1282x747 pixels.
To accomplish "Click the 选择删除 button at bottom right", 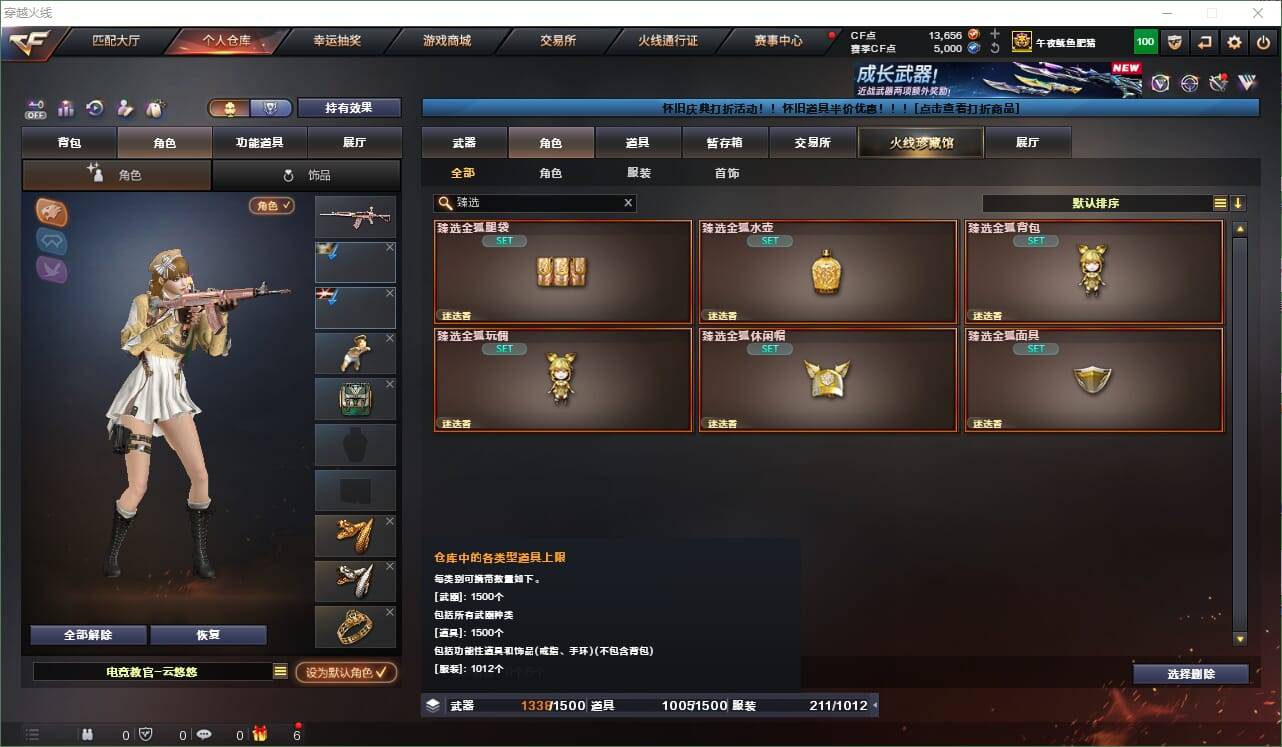I will [x=1191, y=674].
